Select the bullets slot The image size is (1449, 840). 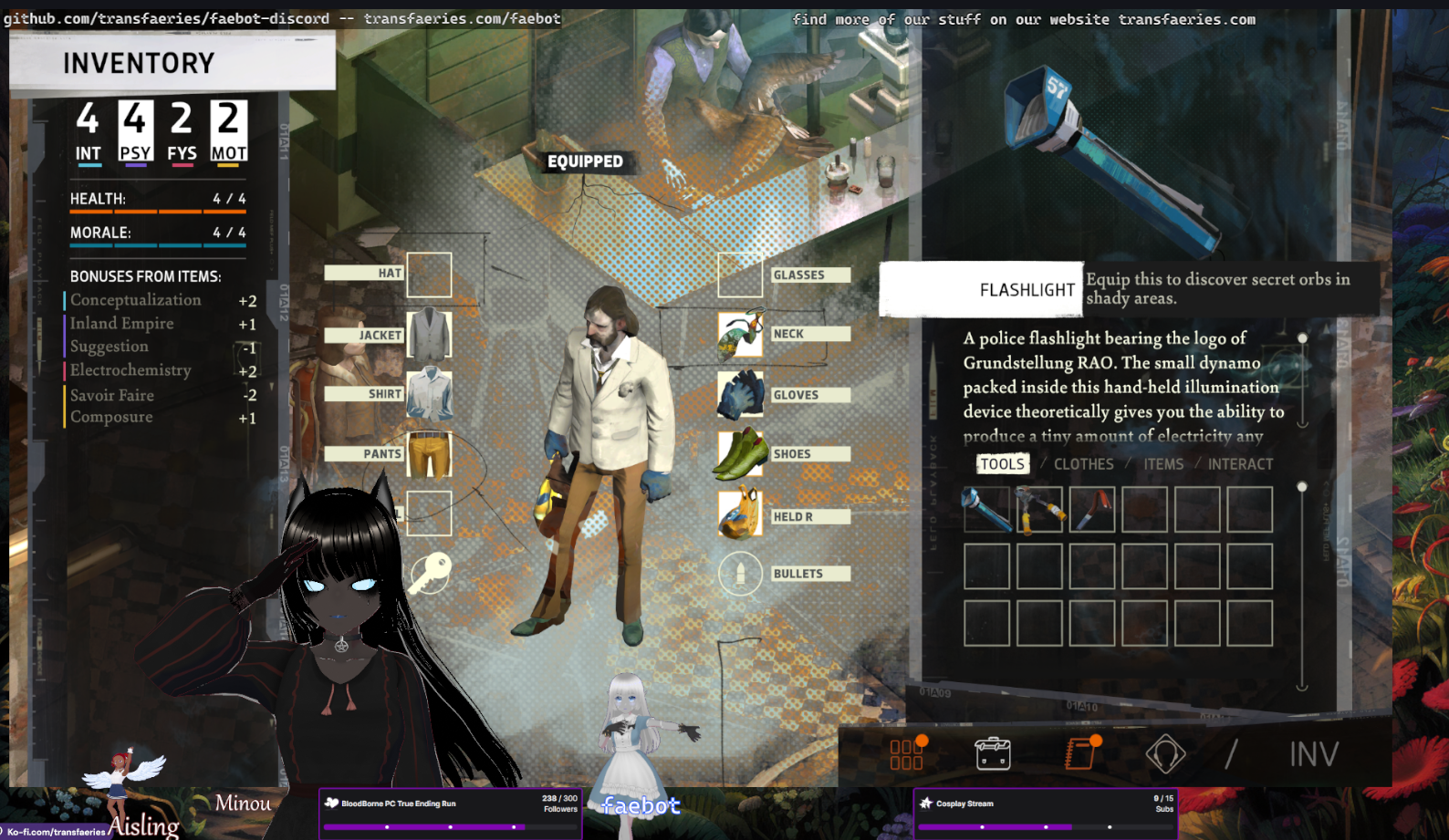(740, 574)
